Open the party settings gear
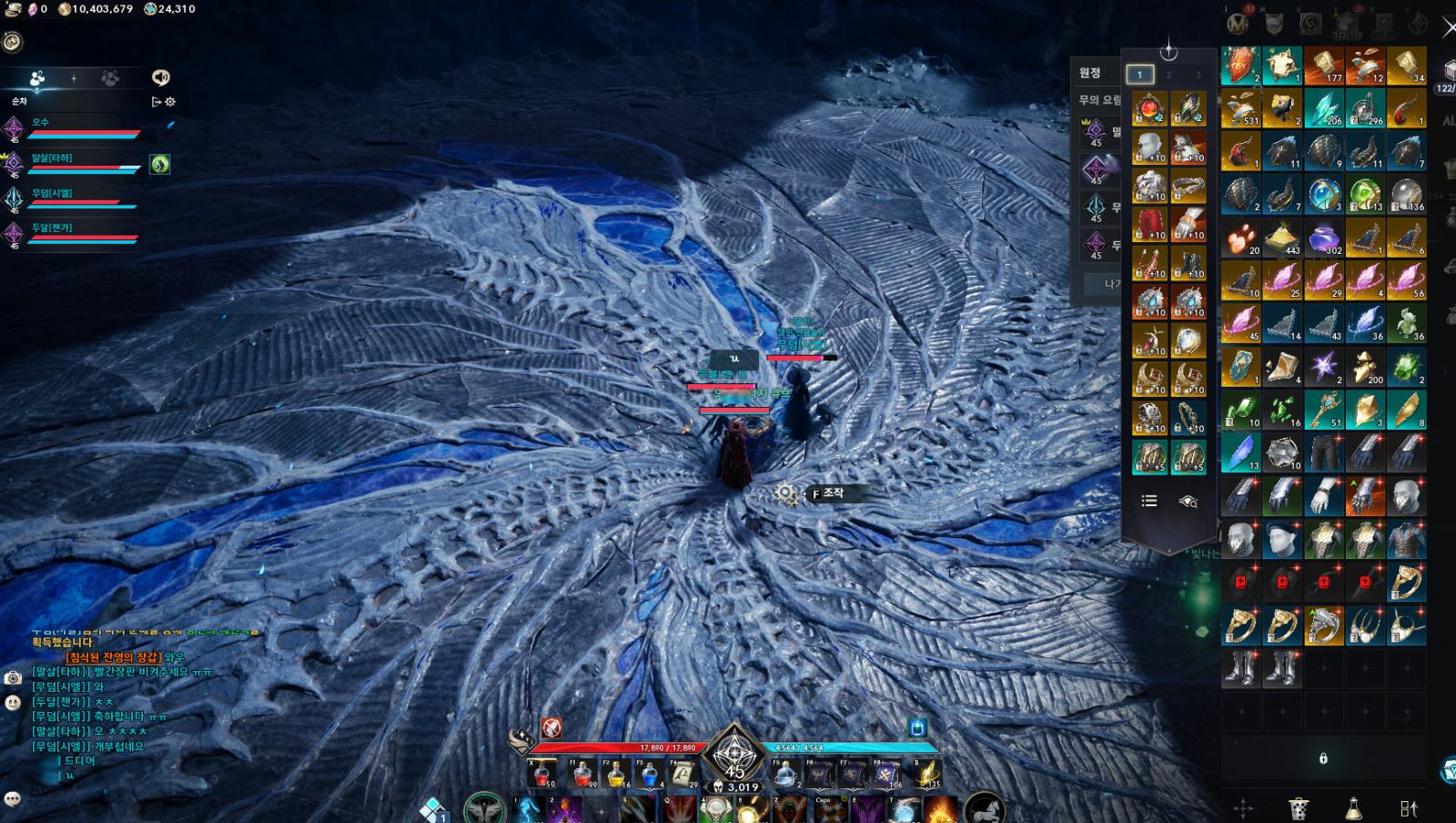The height and width of the screenshot is (823, 1456). coord(170,102)
